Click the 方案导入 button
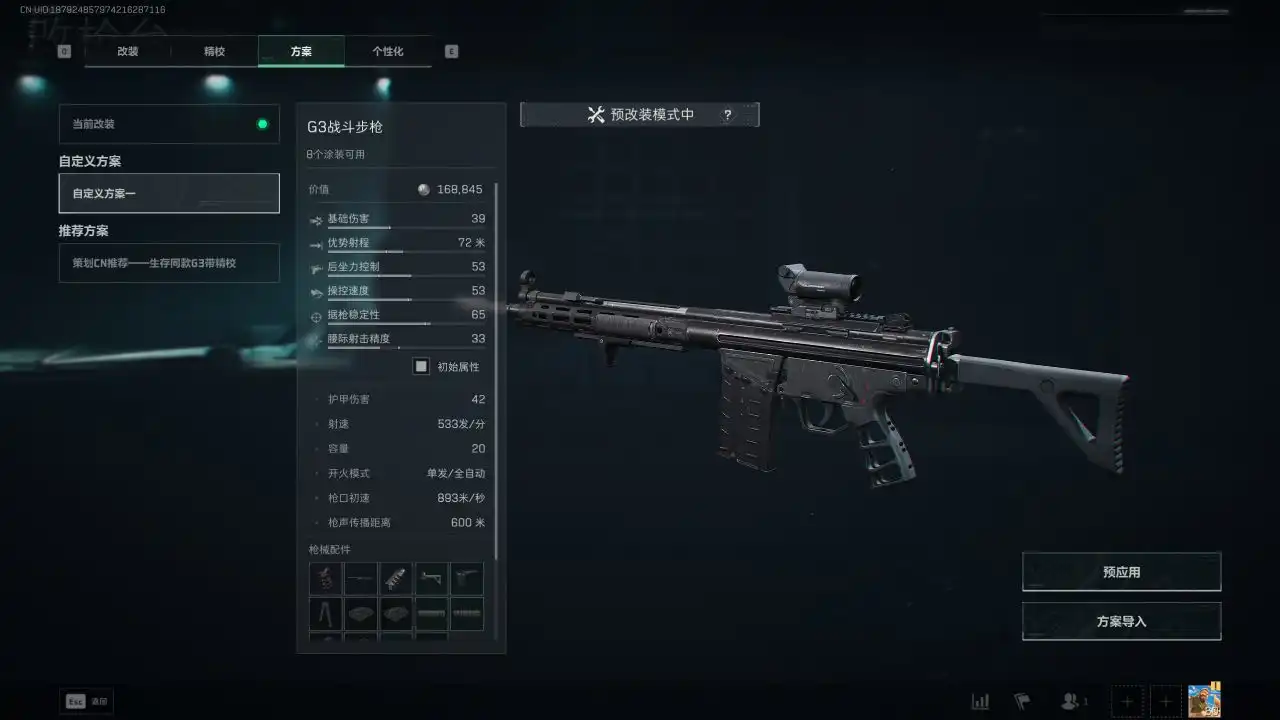Viewport: 1280px width, 720px height. 1120,620
